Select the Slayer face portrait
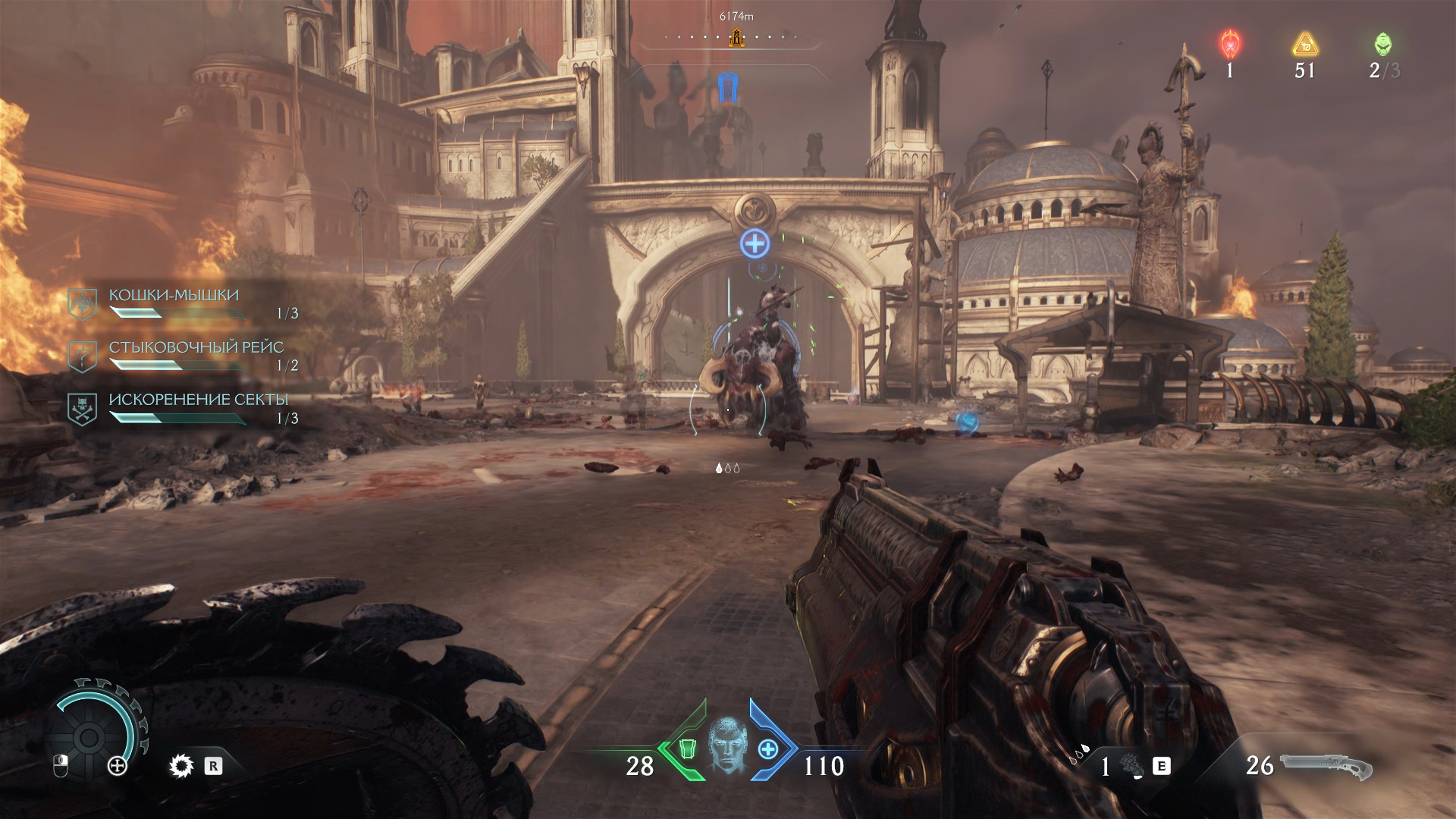Screen dimensions: 1456x819 tap(727, 746)
